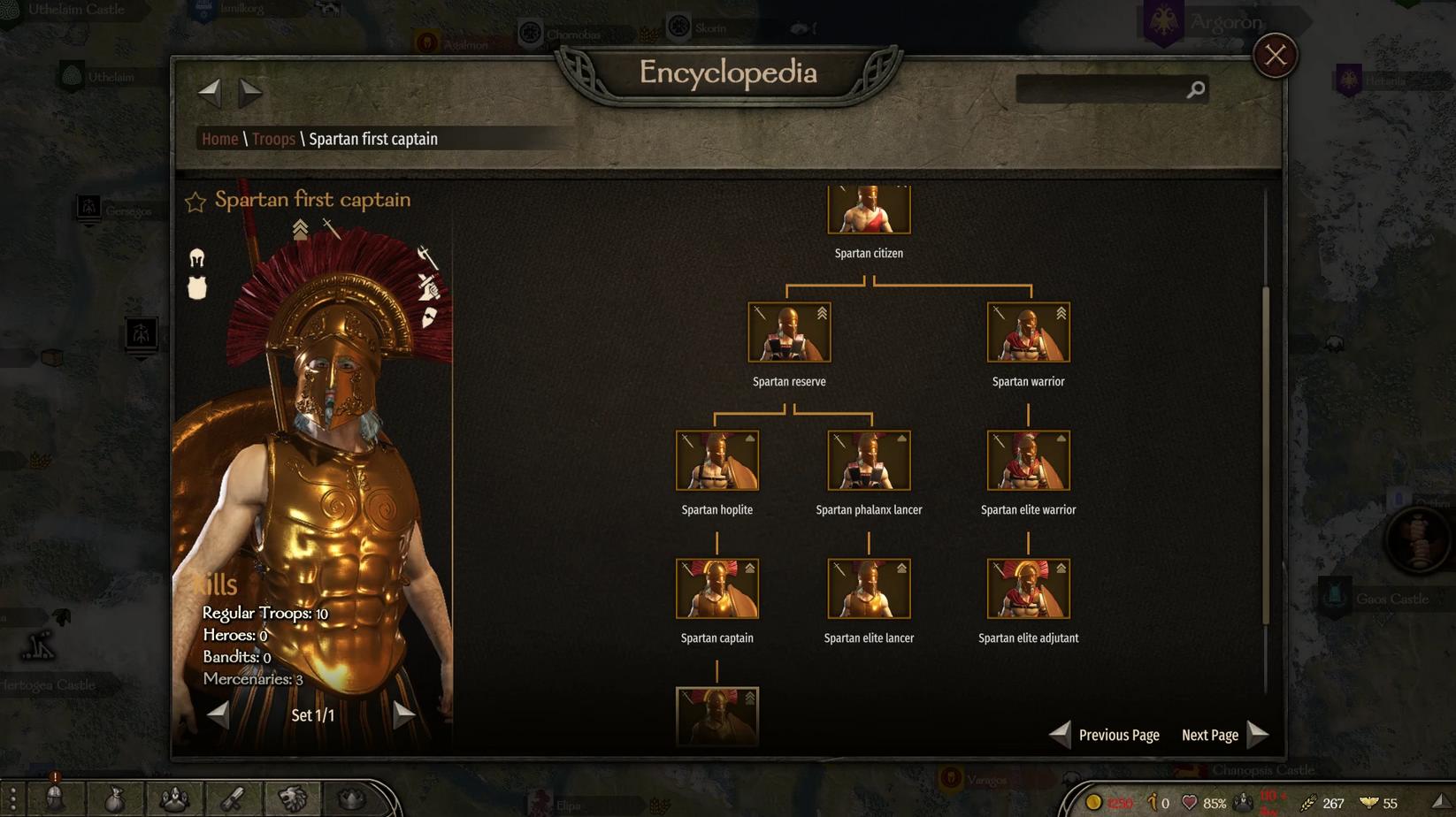This screenshot has width=1456, height=817.
Task: Open the Spartan captain troop entry
Action: [717, 589]
